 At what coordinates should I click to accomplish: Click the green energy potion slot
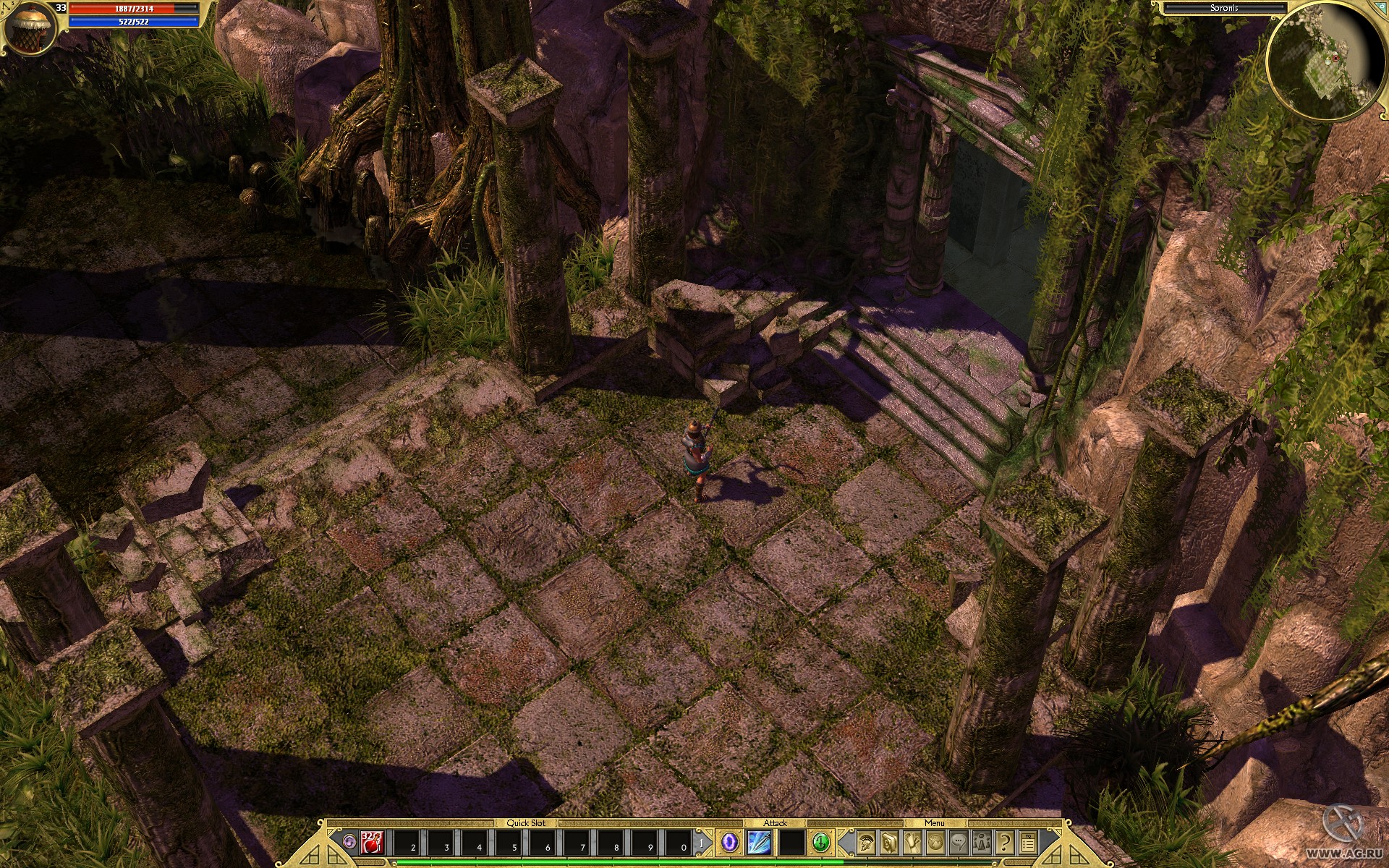pyautogui.click(x=823, y=843)
